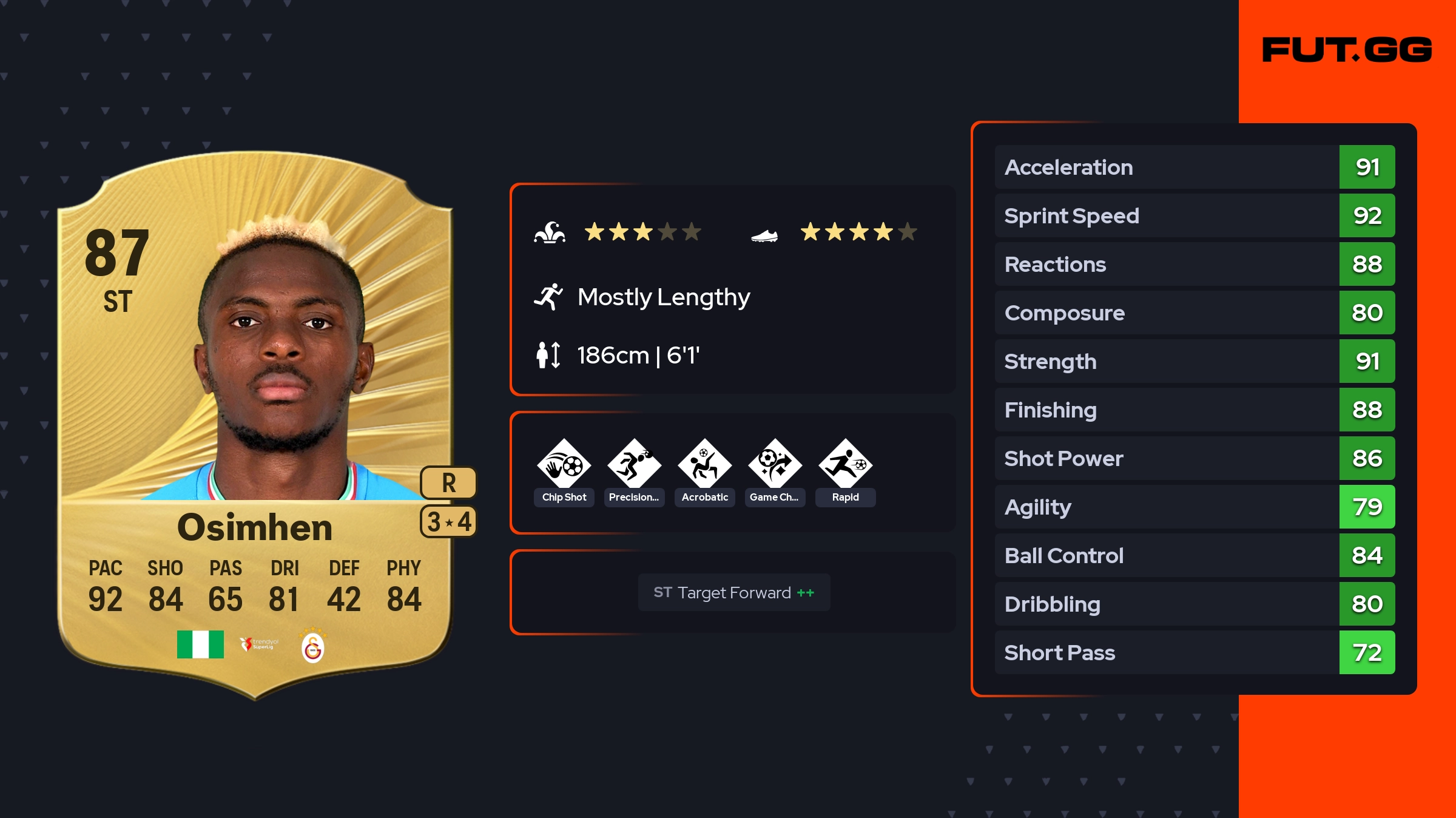The height and width of the screenshot is (818, 1456).
Task: Click the Strength stat row
Action: 1194,361
